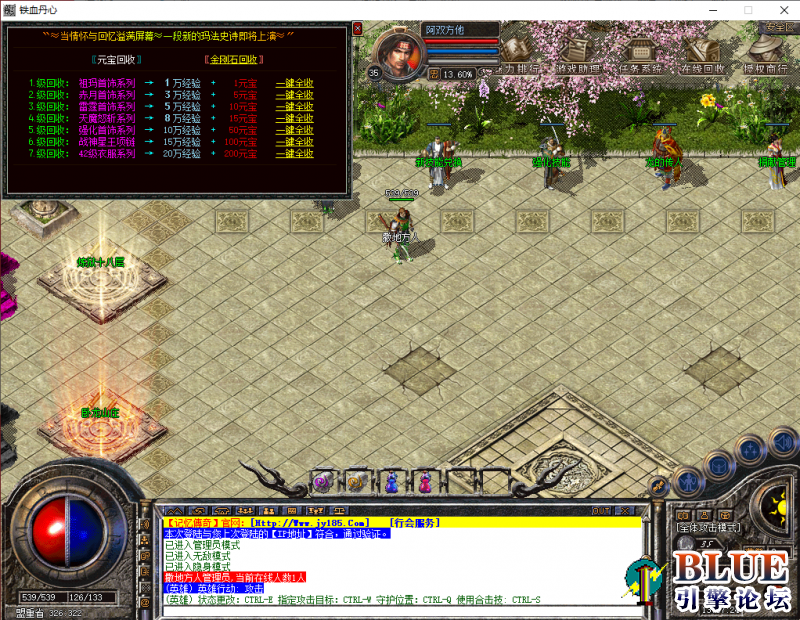Click the chat message log

[x=400, y=560]
